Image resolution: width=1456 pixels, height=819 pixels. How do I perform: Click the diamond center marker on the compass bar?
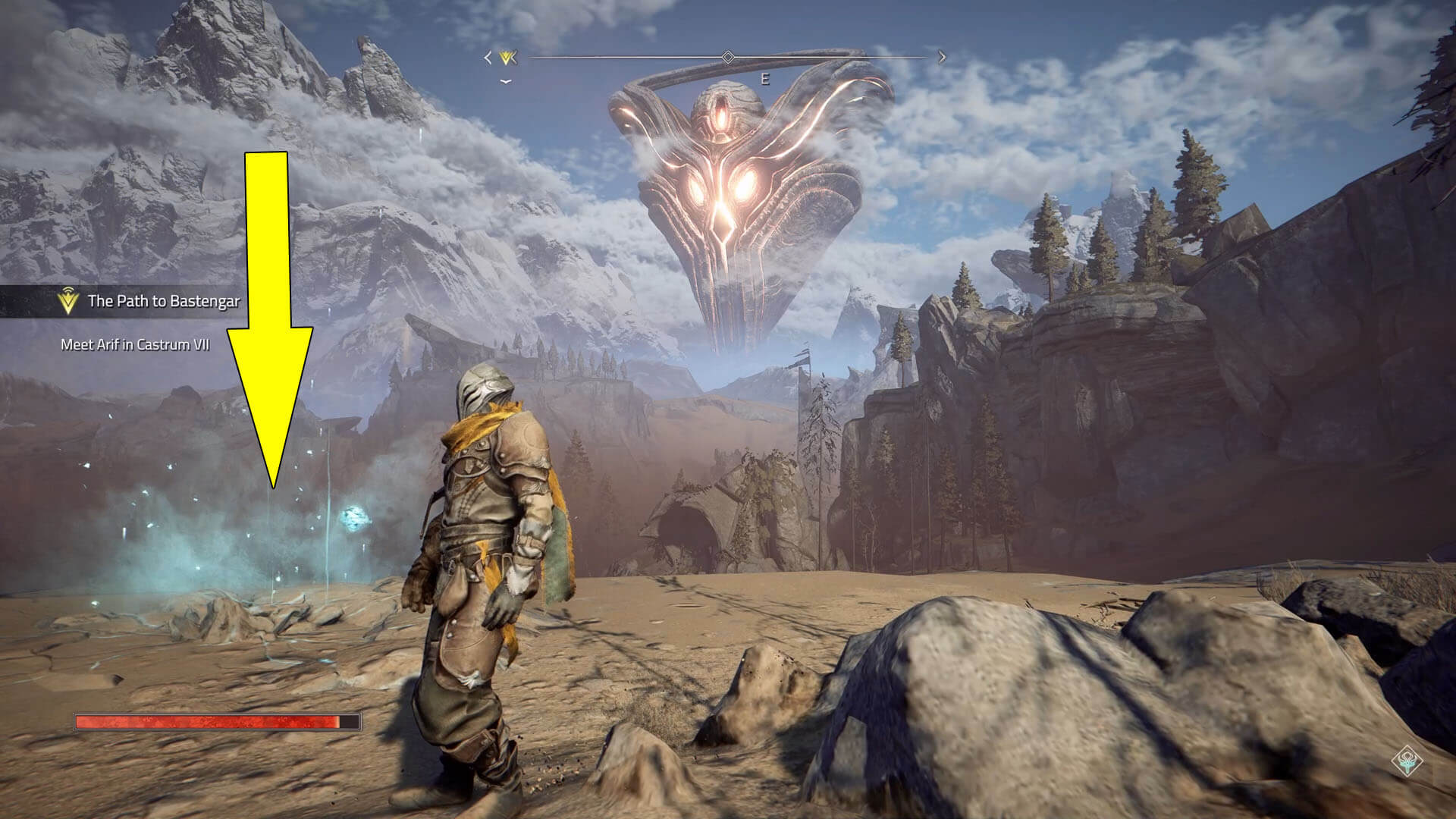[728, 57]
